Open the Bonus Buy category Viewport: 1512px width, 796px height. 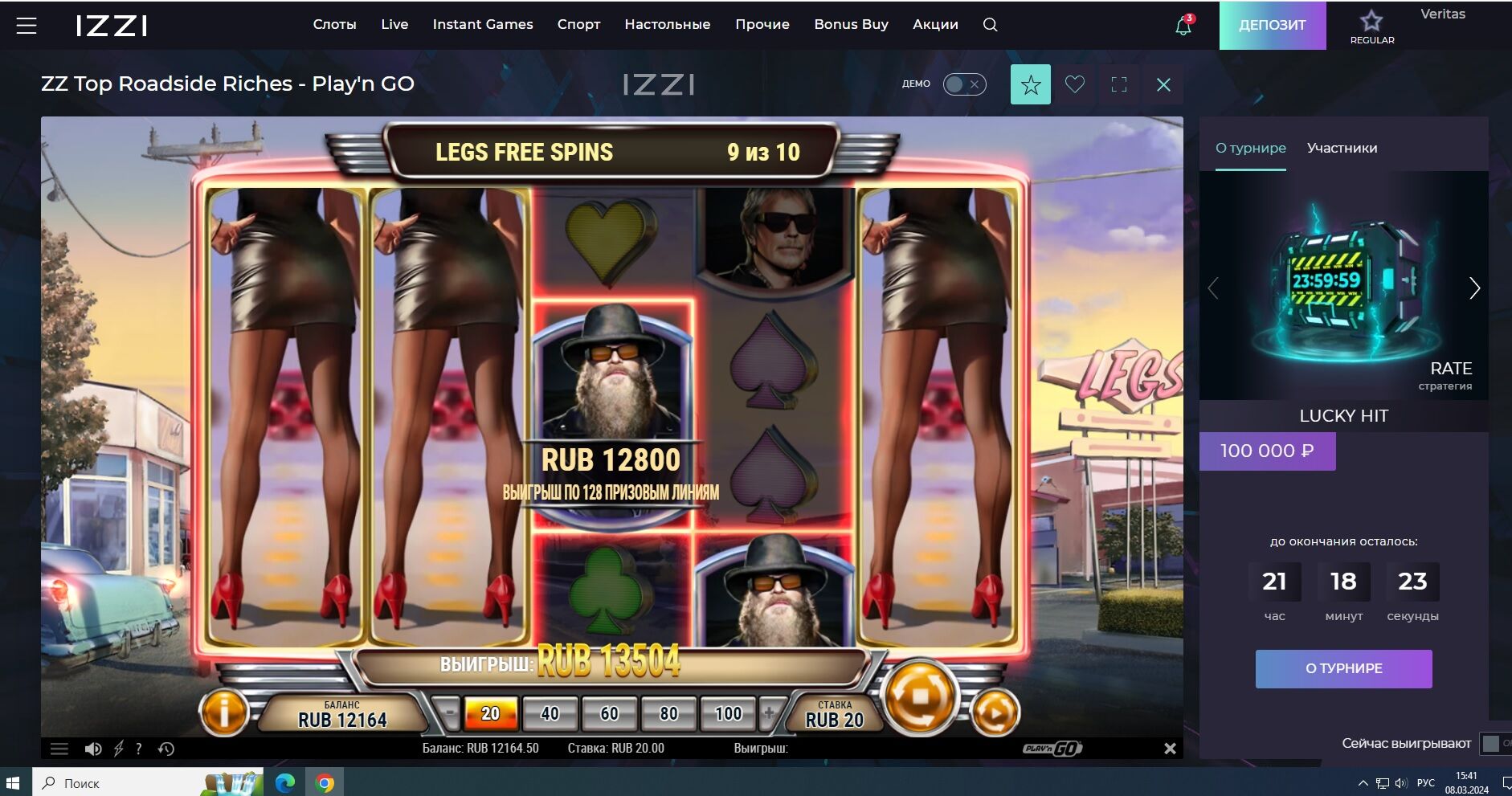point(851,24)
